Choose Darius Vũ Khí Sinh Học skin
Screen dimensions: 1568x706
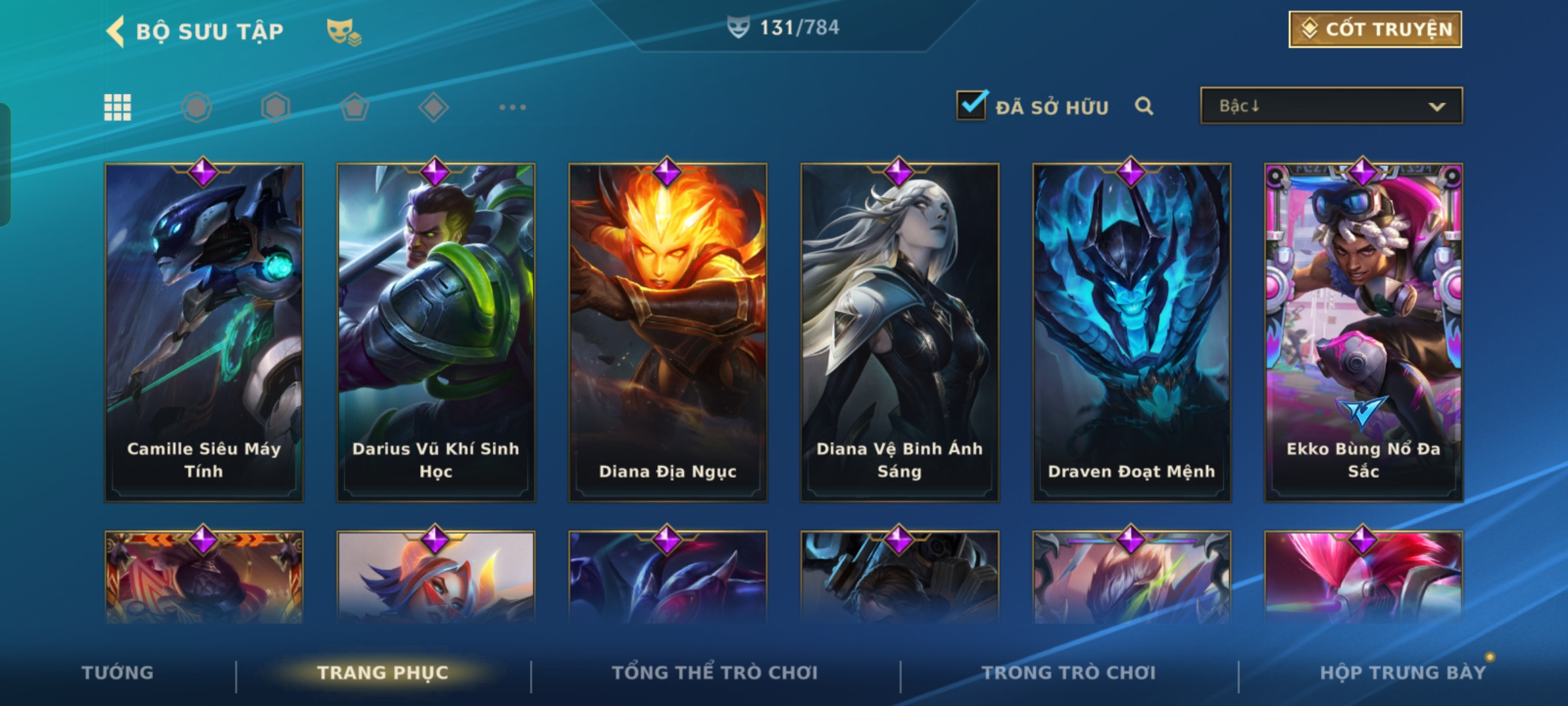[x=436, y=332]
